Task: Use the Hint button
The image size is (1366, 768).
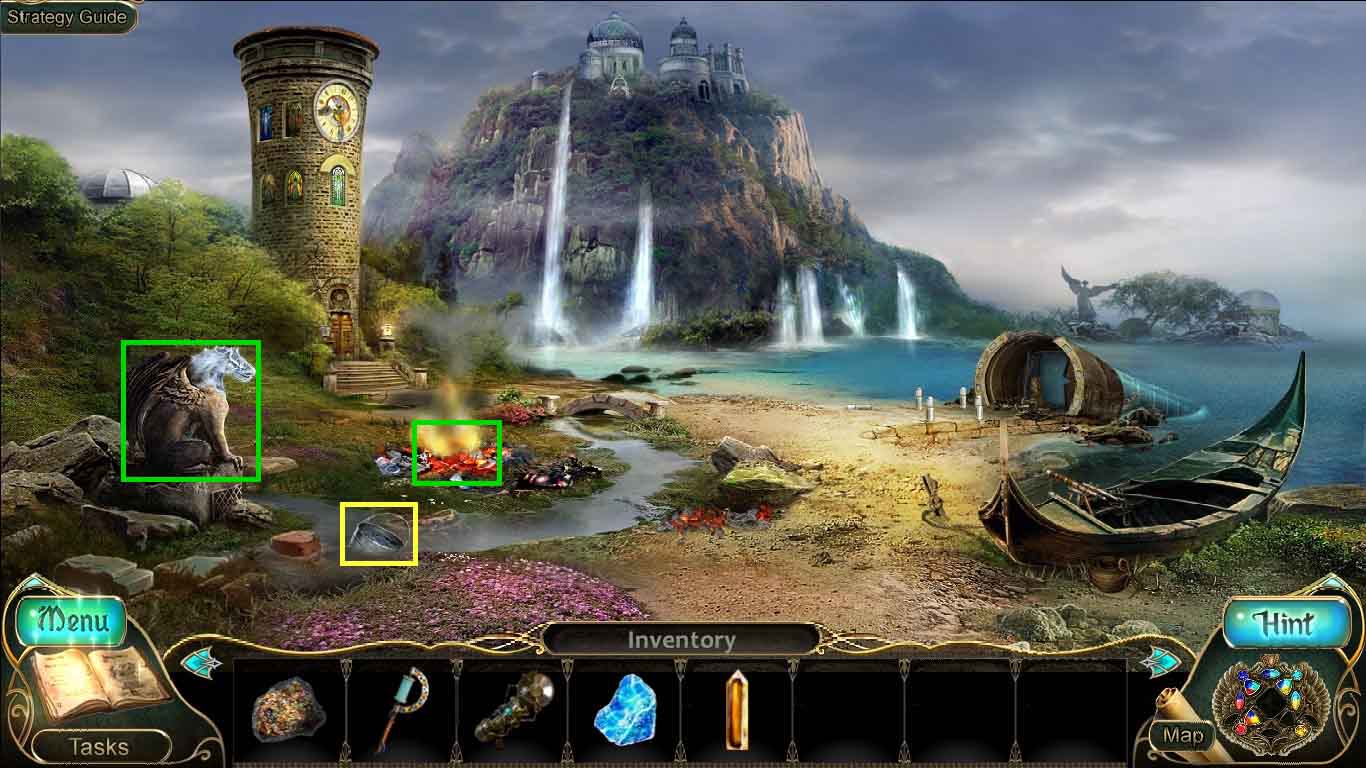Action: click(1283, 623)
